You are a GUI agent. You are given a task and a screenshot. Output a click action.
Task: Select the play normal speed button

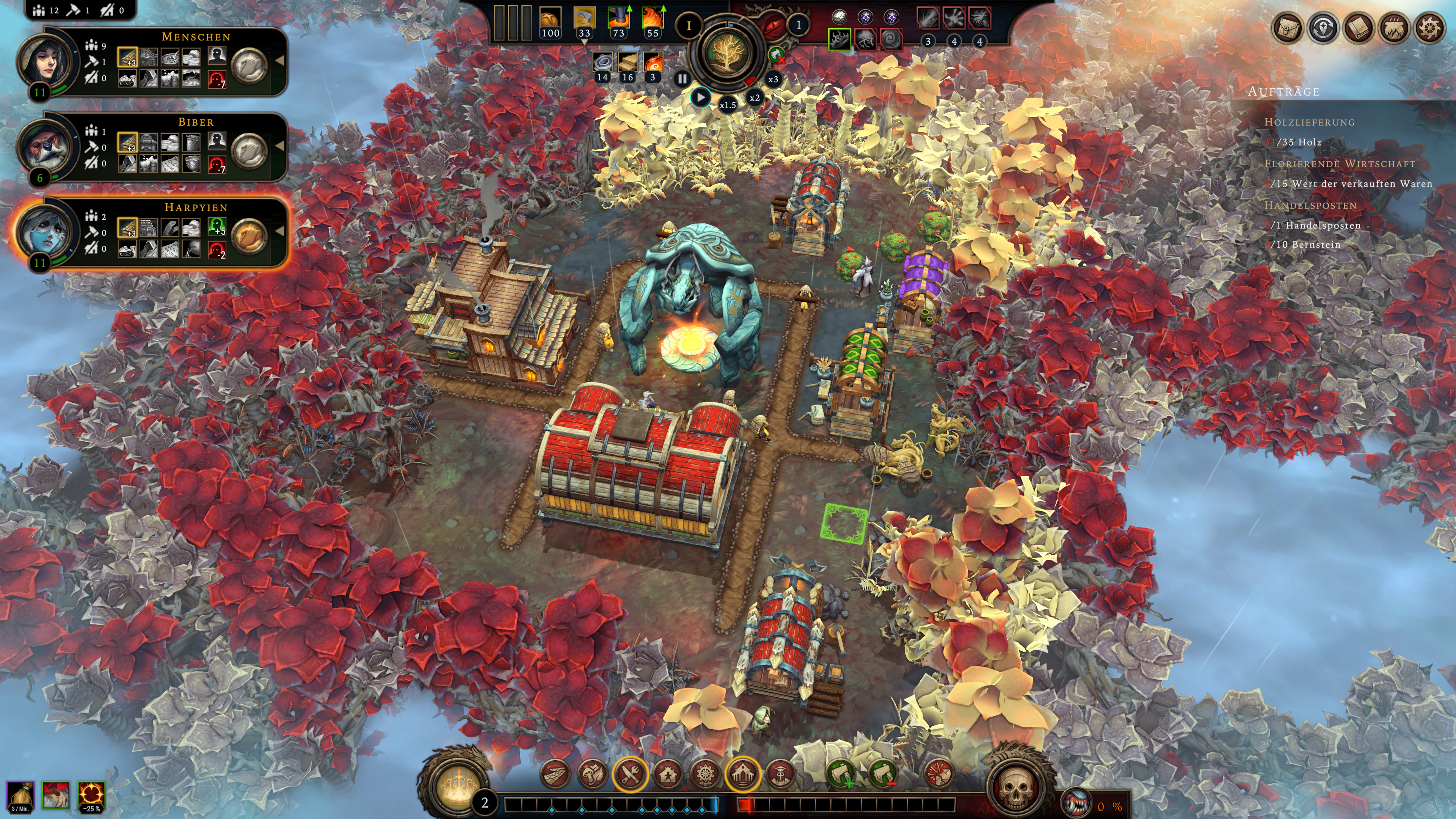click(x=700, y=98)
